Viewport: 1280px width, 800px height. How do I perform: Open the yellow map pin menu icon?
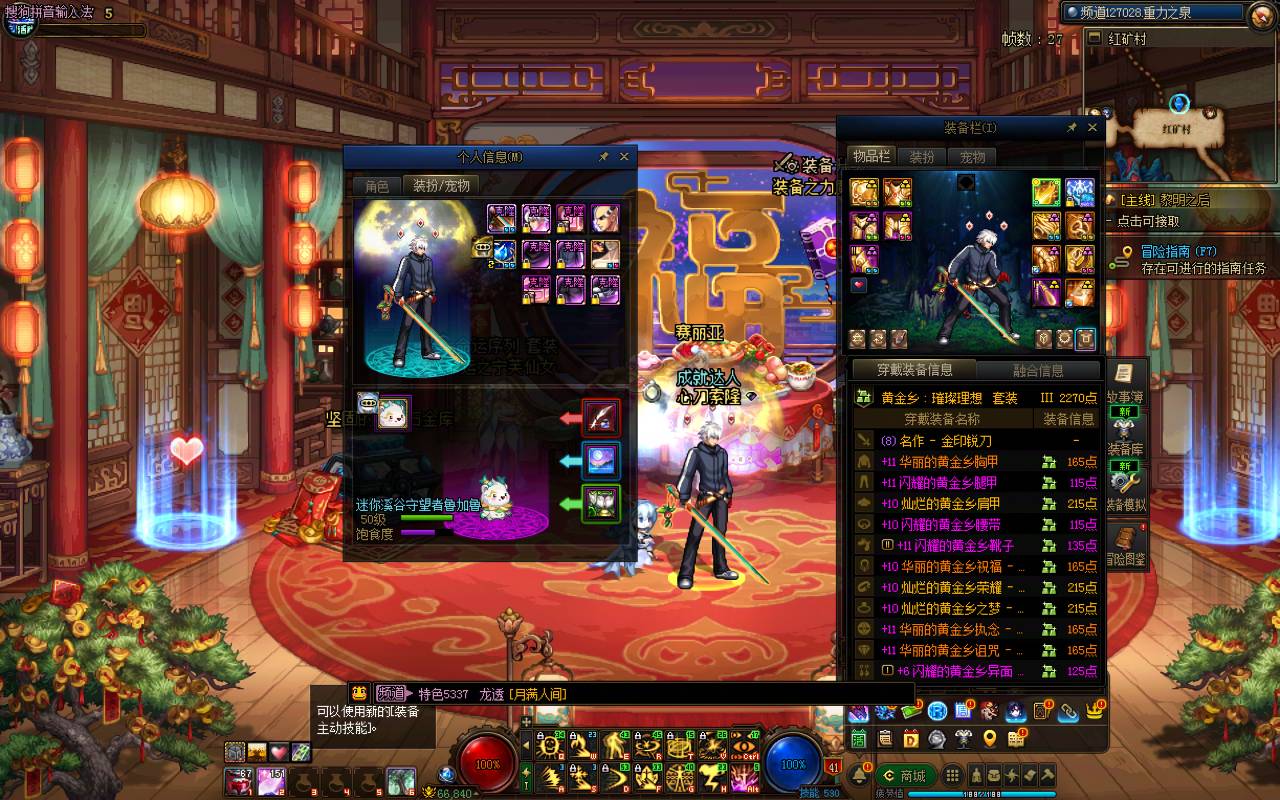click(x=990, y=739)
